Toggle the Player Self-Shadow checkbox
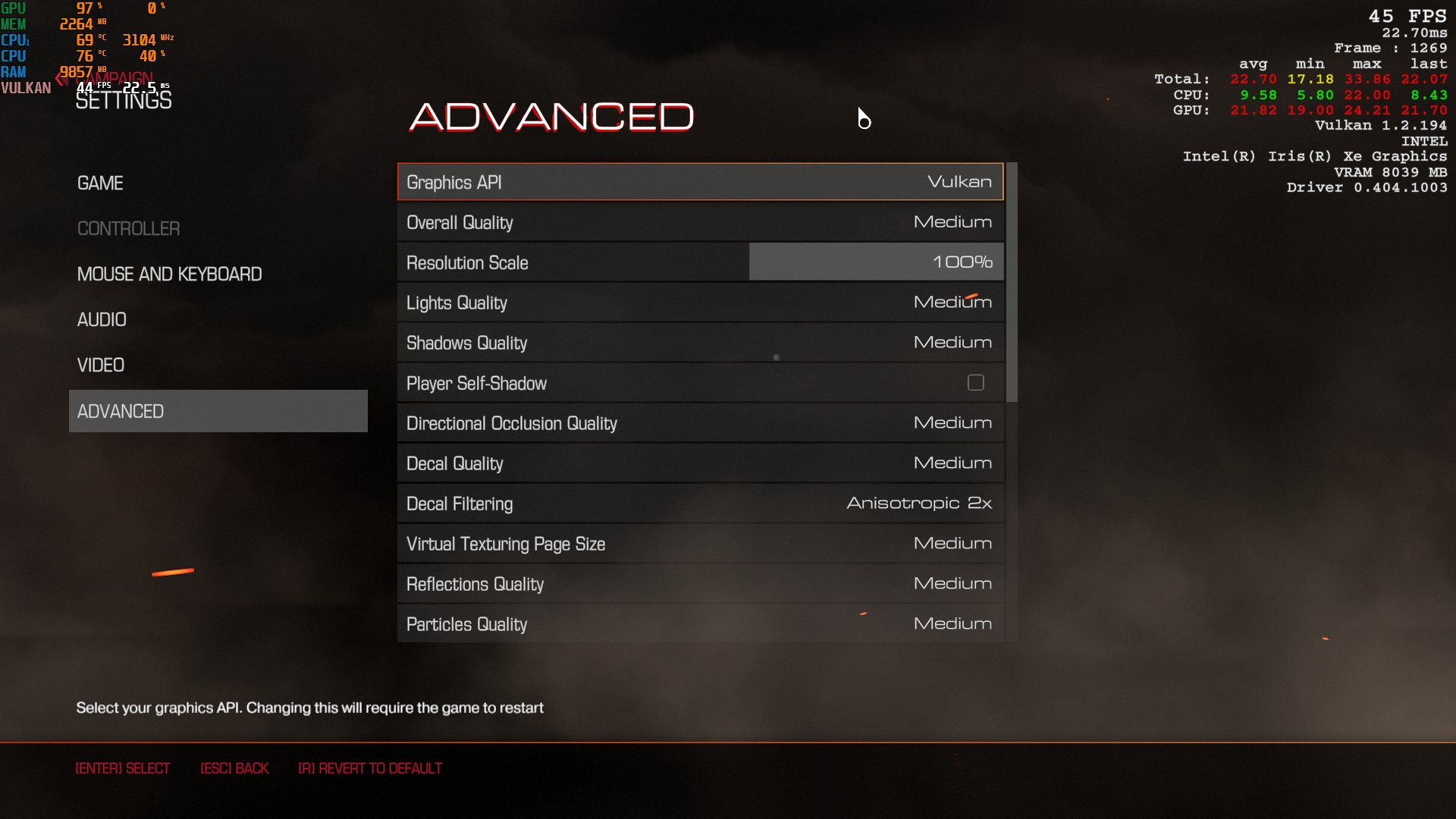Screen dimensions: 1456x819 tap(975, 383)
